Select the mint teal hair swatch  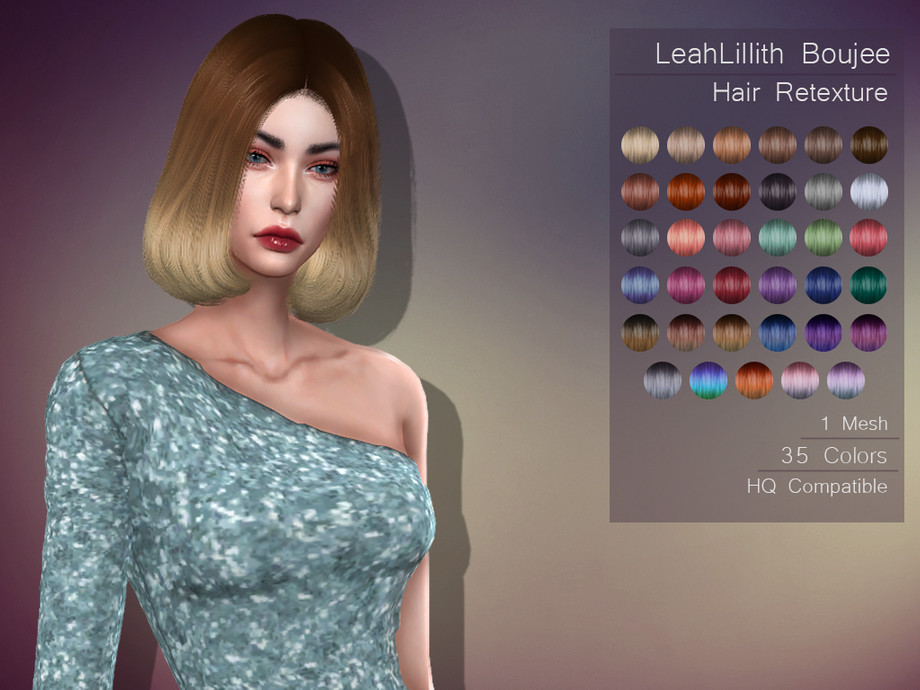click(x=778, y=238)
